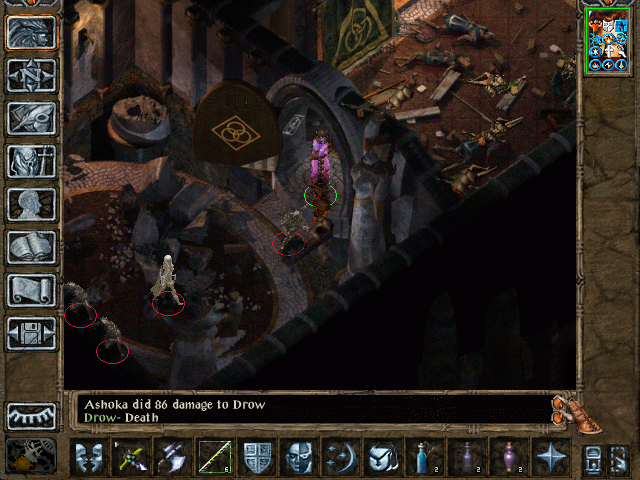640x480 pixels.
Task: Click the closed-eye rest button
Action: click(31, 416)
